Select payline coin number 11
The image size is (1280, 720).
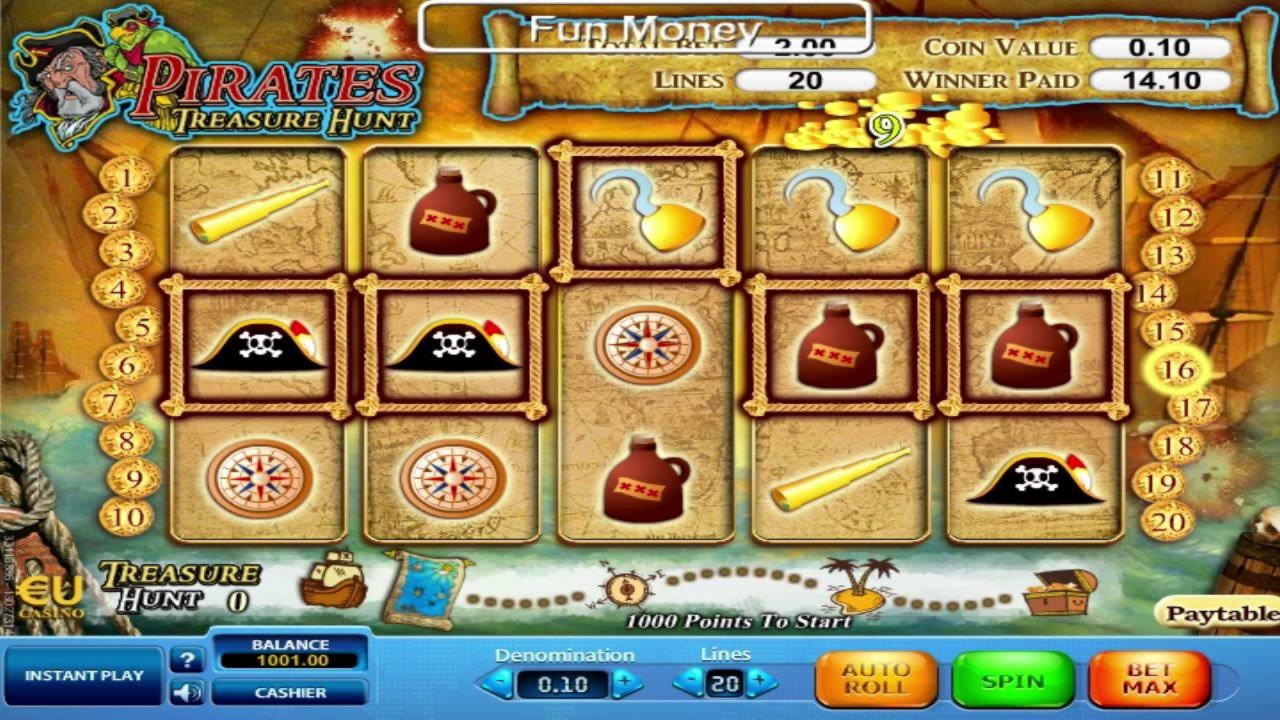pyautogui.click(x=1167, y=178)
